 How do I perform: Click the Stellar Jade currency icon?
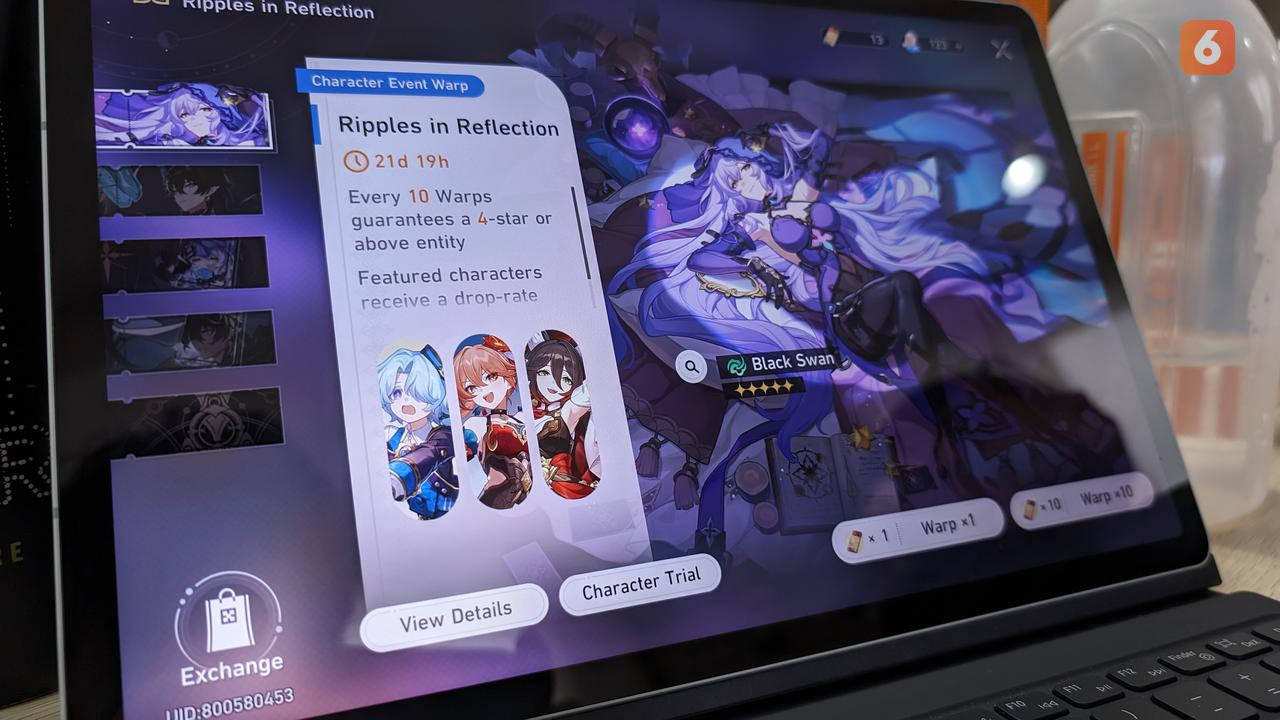pyautogui.click(x=910, y=43)
